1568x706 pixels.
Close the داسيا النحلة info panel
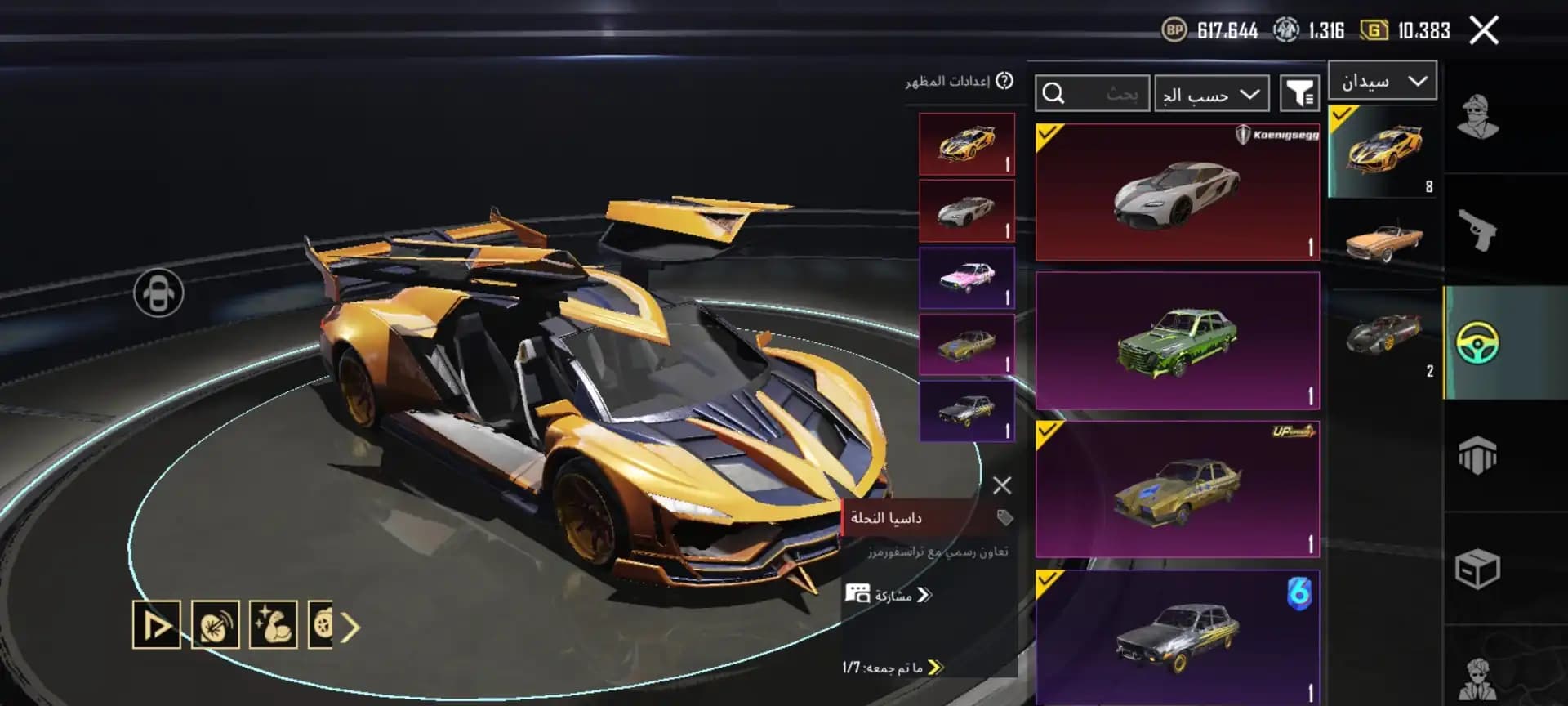pos(1002,485)
